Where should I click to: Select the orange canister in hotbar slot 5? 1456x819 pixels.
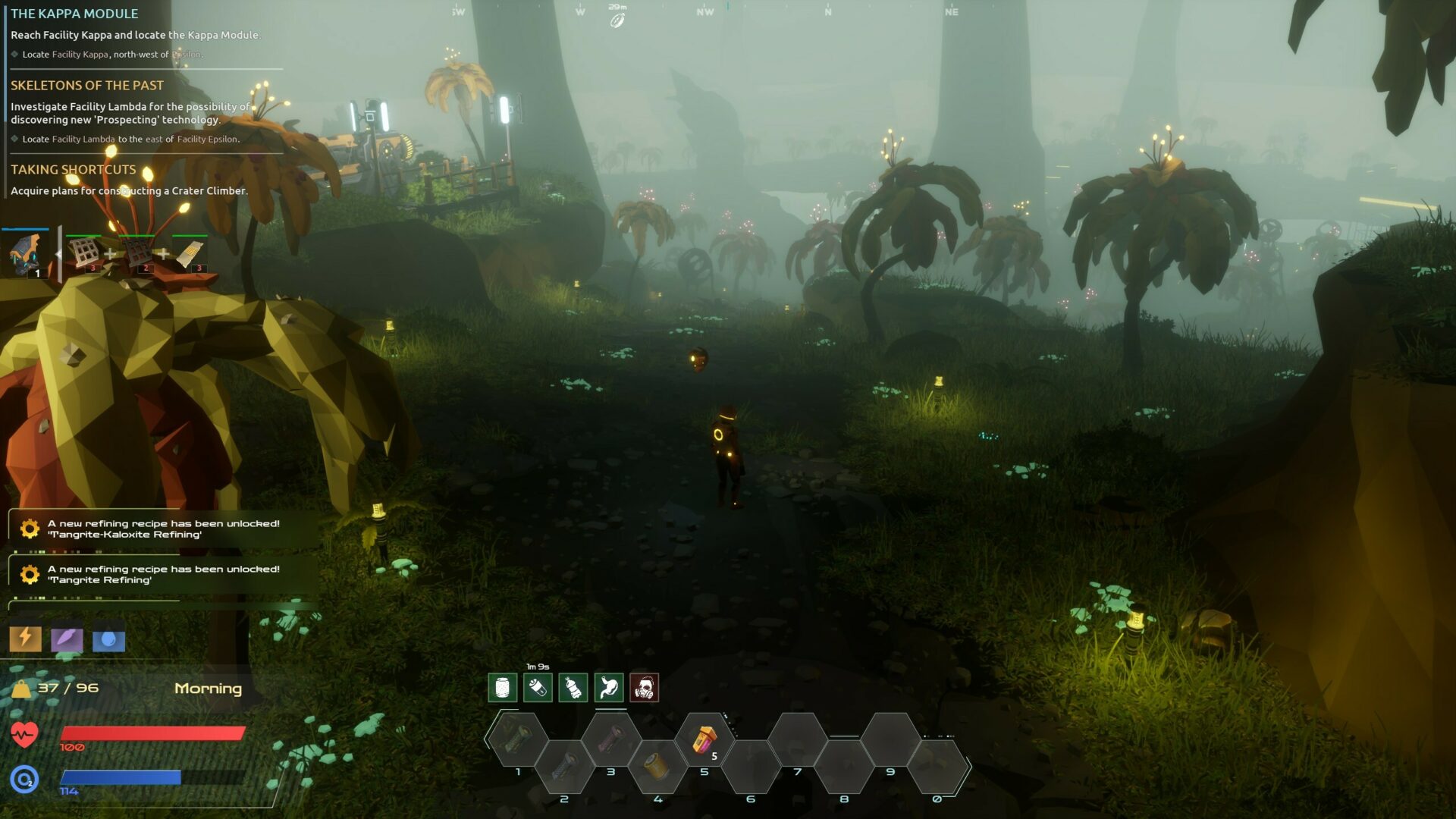[704, 739]
